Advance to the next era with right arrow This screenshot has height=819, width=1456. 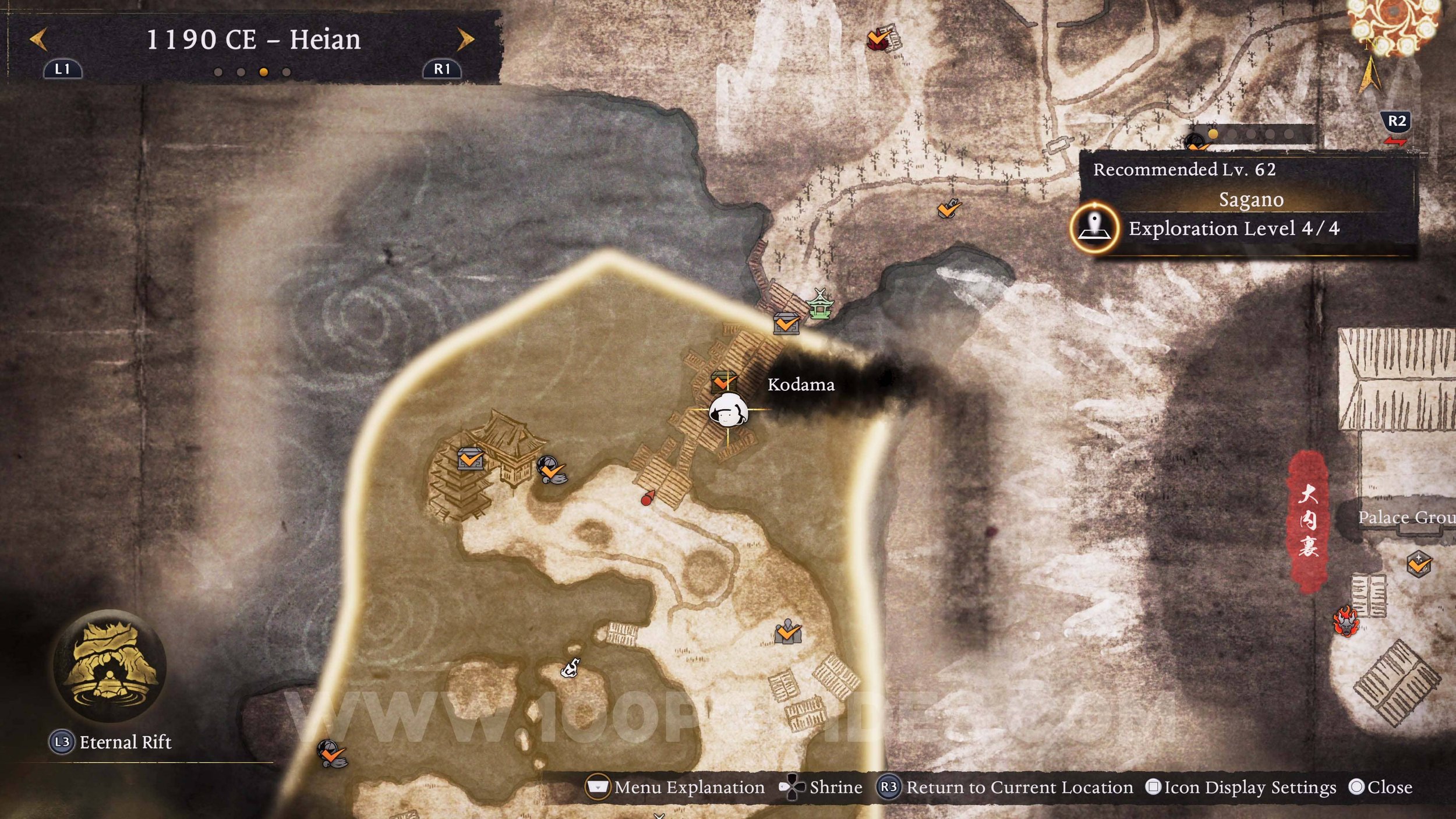point(465,40)
